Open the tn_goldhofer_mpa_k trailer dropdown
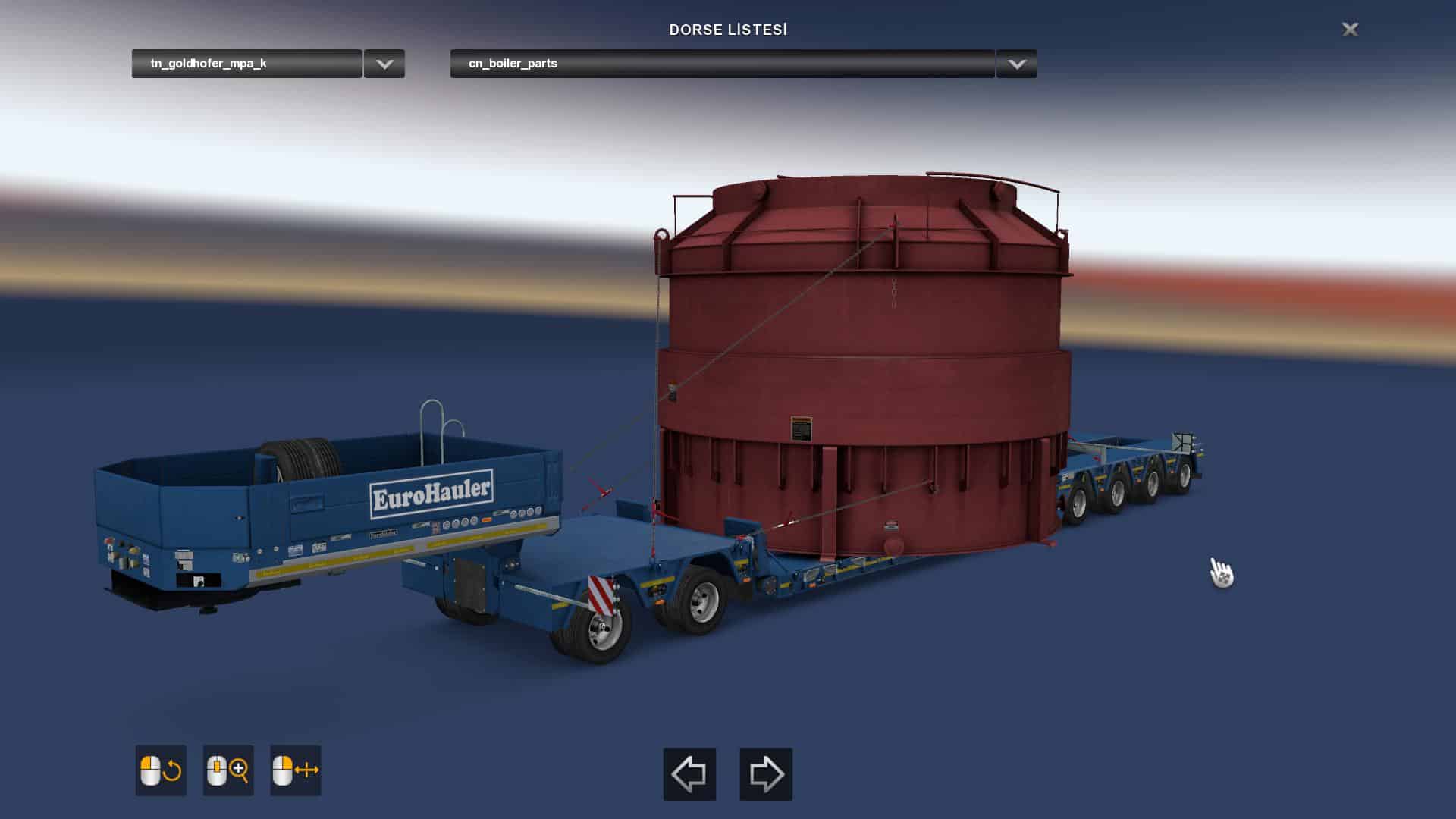 pos(246,64)
